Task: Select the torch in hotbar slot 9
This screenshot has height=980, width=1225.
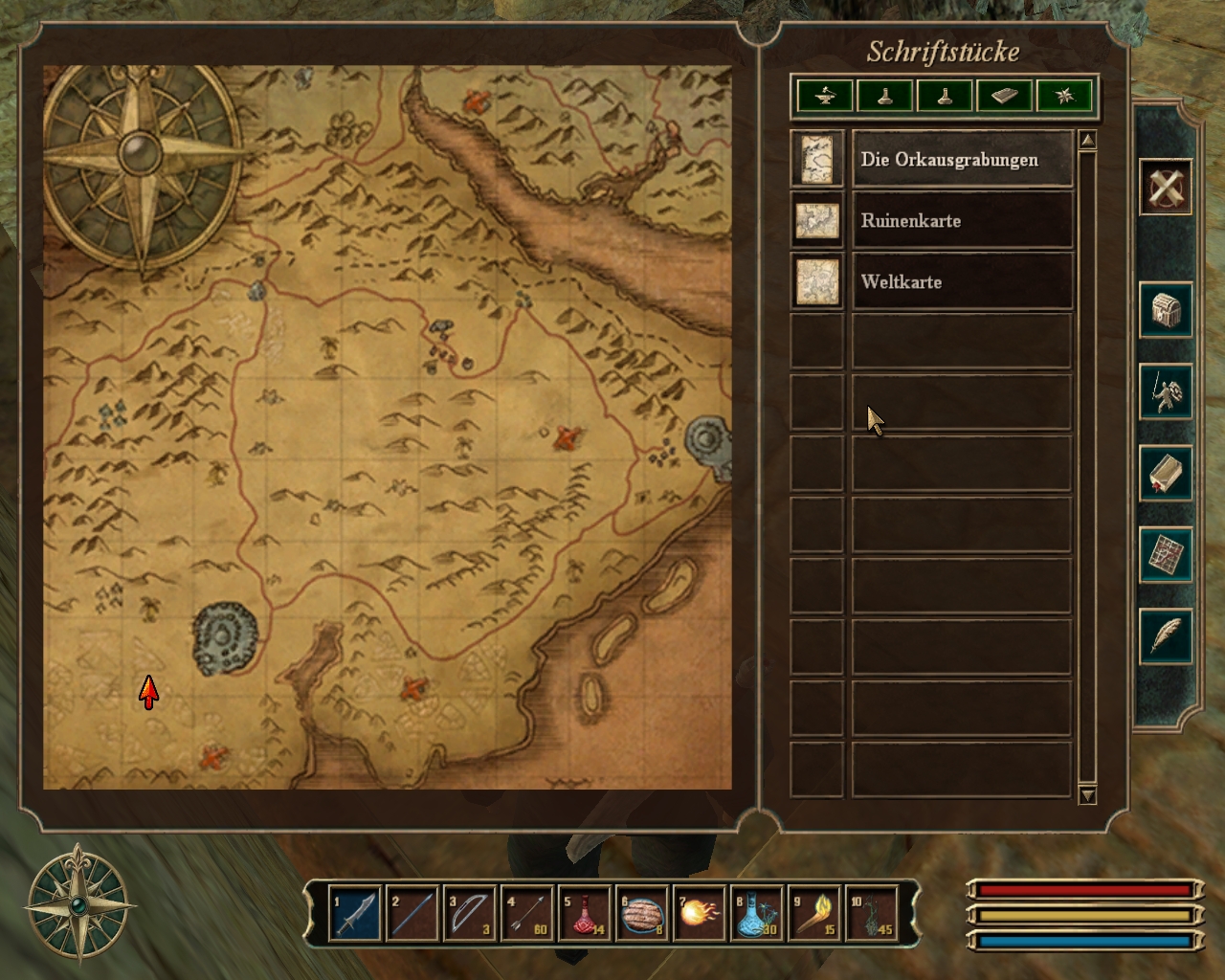Action: click(814, 914)
